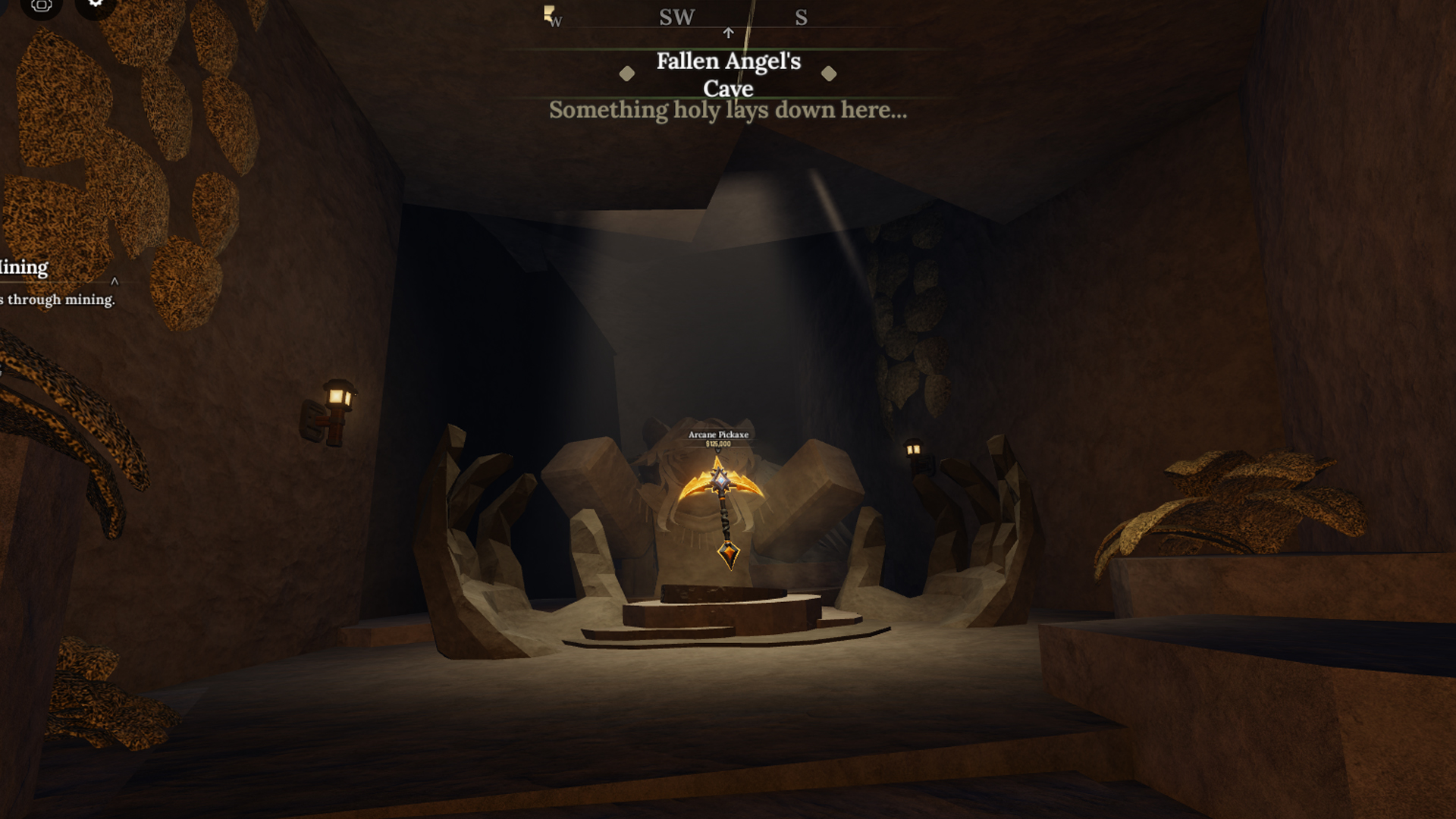Click the lantern on the right cave wall
Screen dimensions: 1456x819
pyautogui.click(x=914, y=448)
